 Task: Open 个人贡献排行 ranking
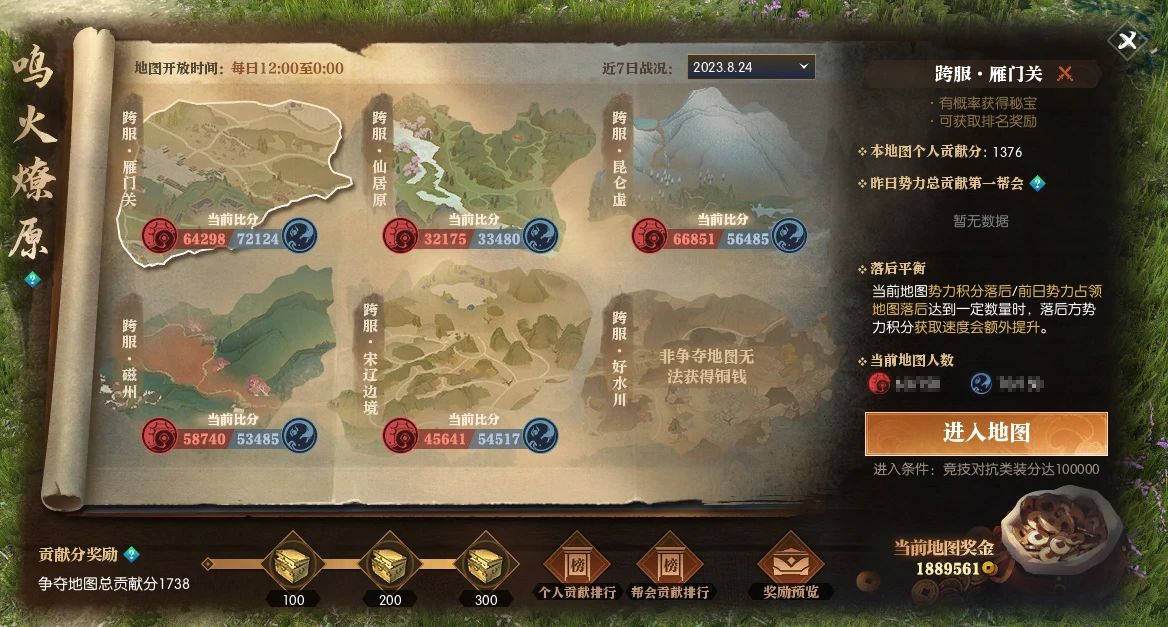(575, 566)
